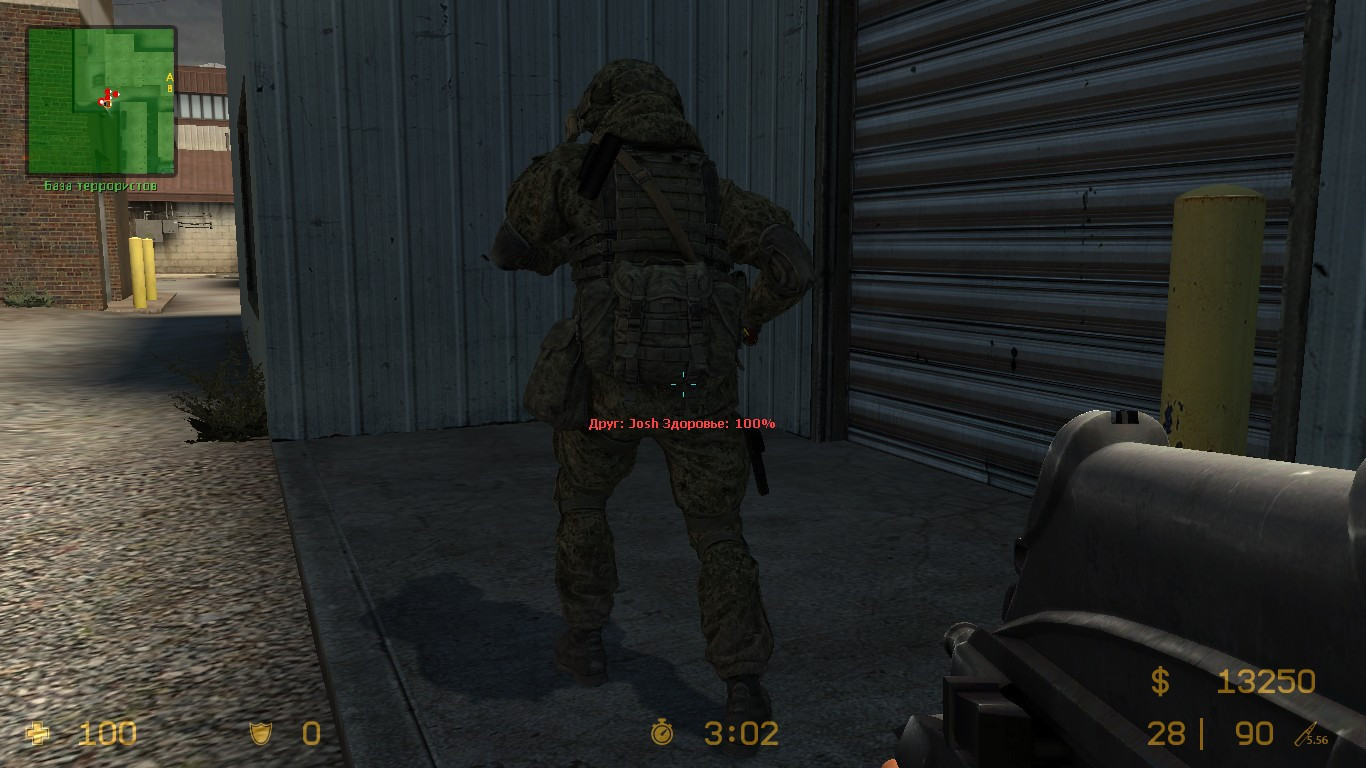Click the cluster of teammate markers on radar

click(105, 95)
